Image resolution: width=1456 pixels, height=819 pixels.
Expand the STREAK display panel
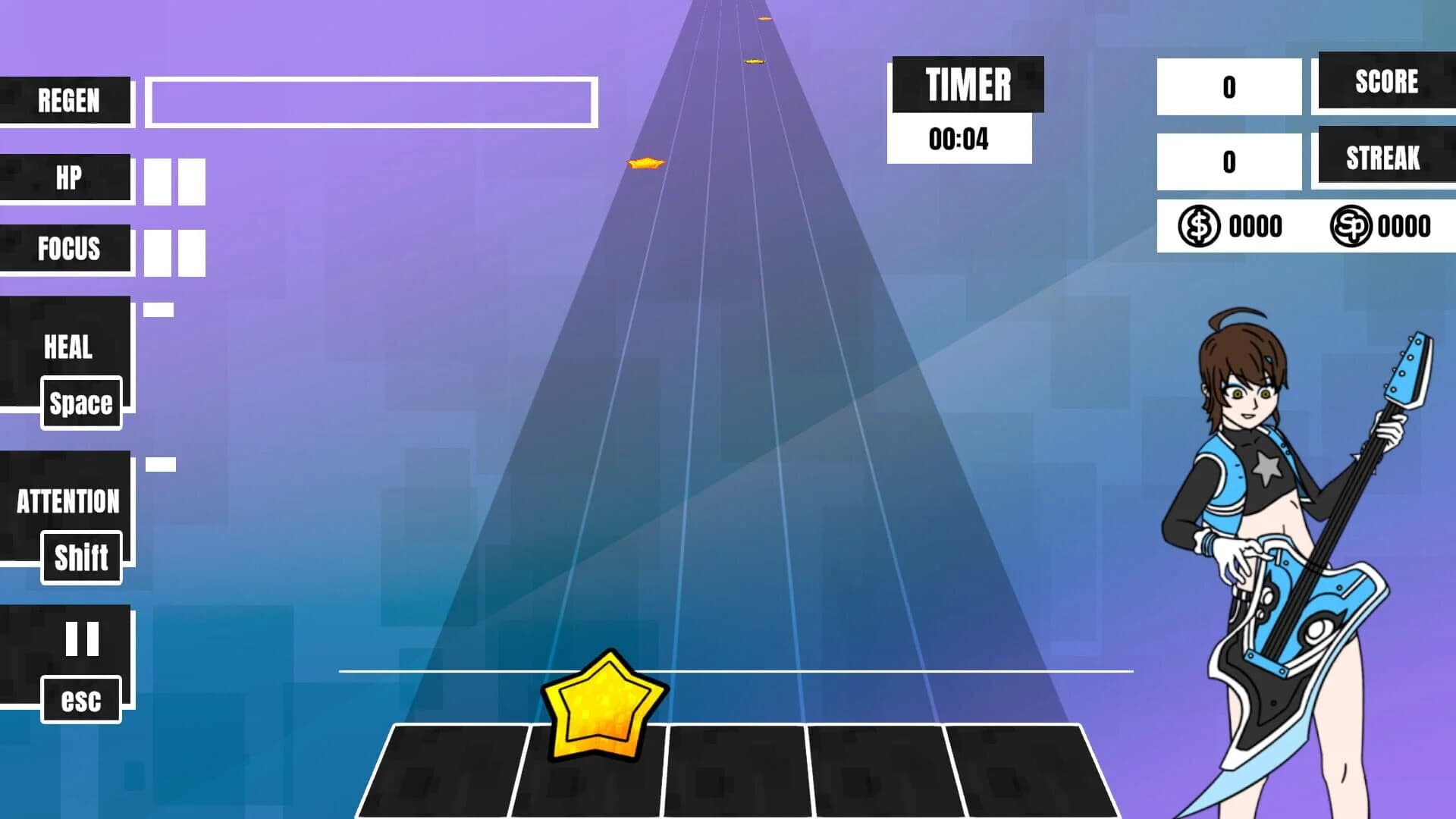1385,158
